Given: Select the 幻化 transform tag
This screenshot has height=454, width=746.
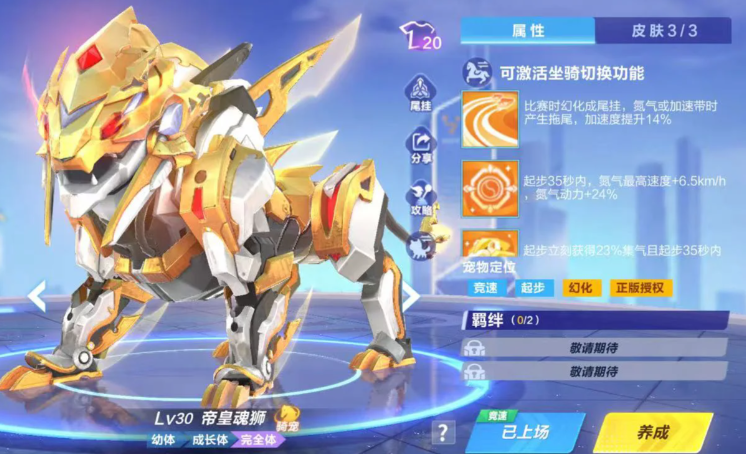Looking at the screenshot, I should point(580,288).
